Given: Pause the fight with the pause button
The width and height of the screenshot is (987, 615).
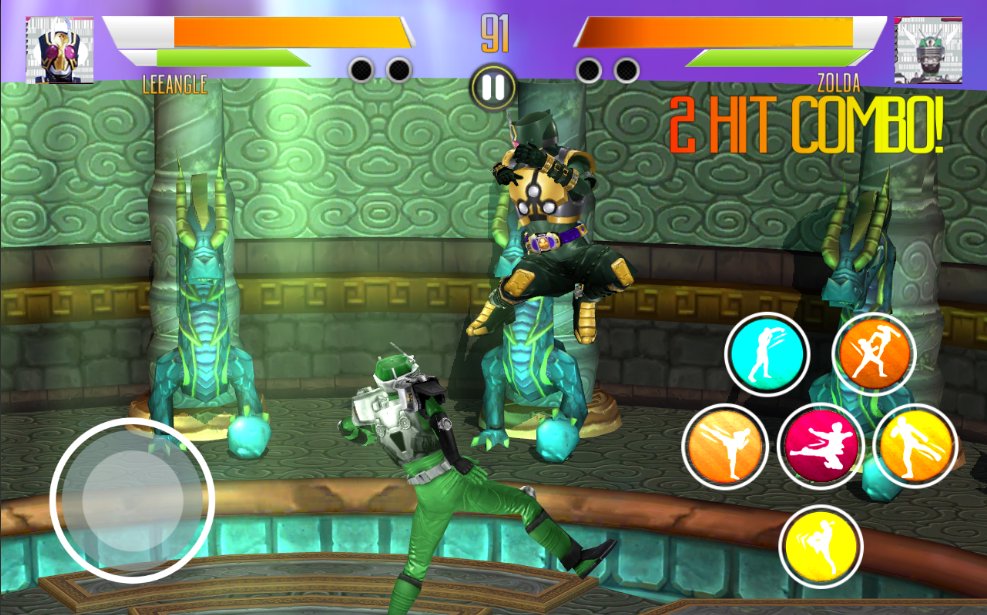Looking at the screenshot, I should 493,88.
